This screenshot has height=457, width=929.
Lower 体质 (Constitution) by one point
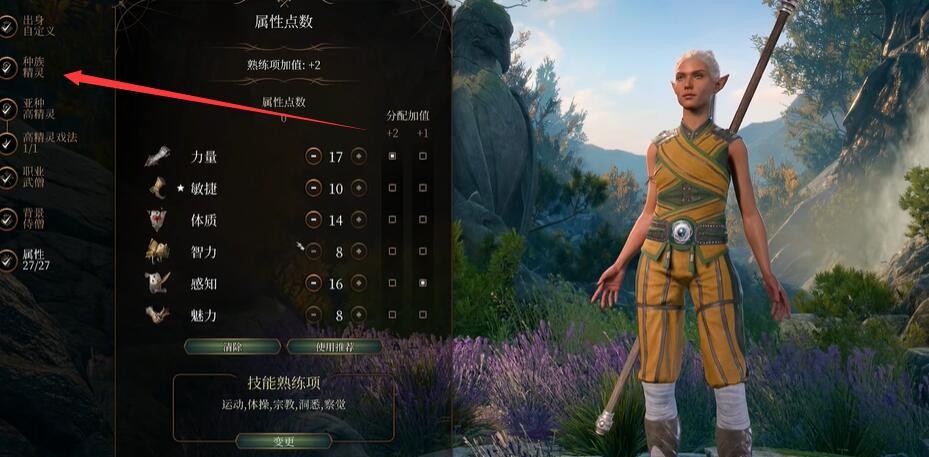[x=314, y=219]
